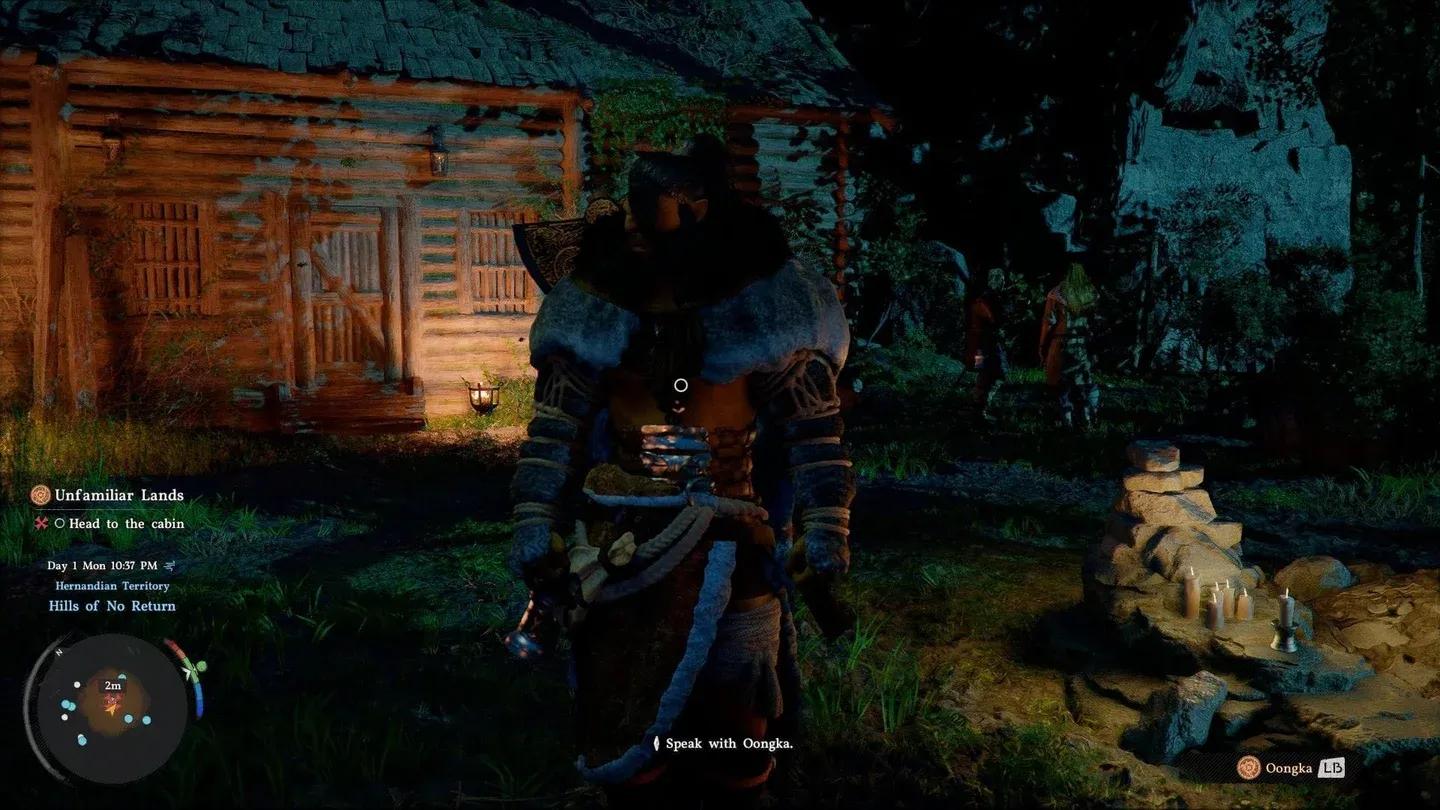This screenshot has height=810, width=1440.
Task: Toggle the white dot marker on the minimap
Action: (77, 684)
